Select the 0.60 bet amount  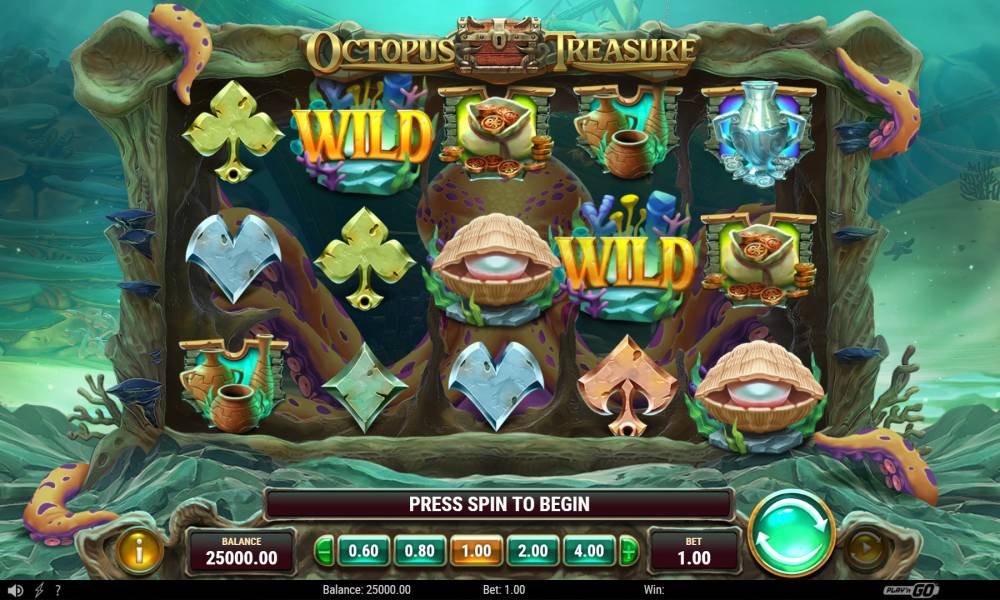(363, 551)
